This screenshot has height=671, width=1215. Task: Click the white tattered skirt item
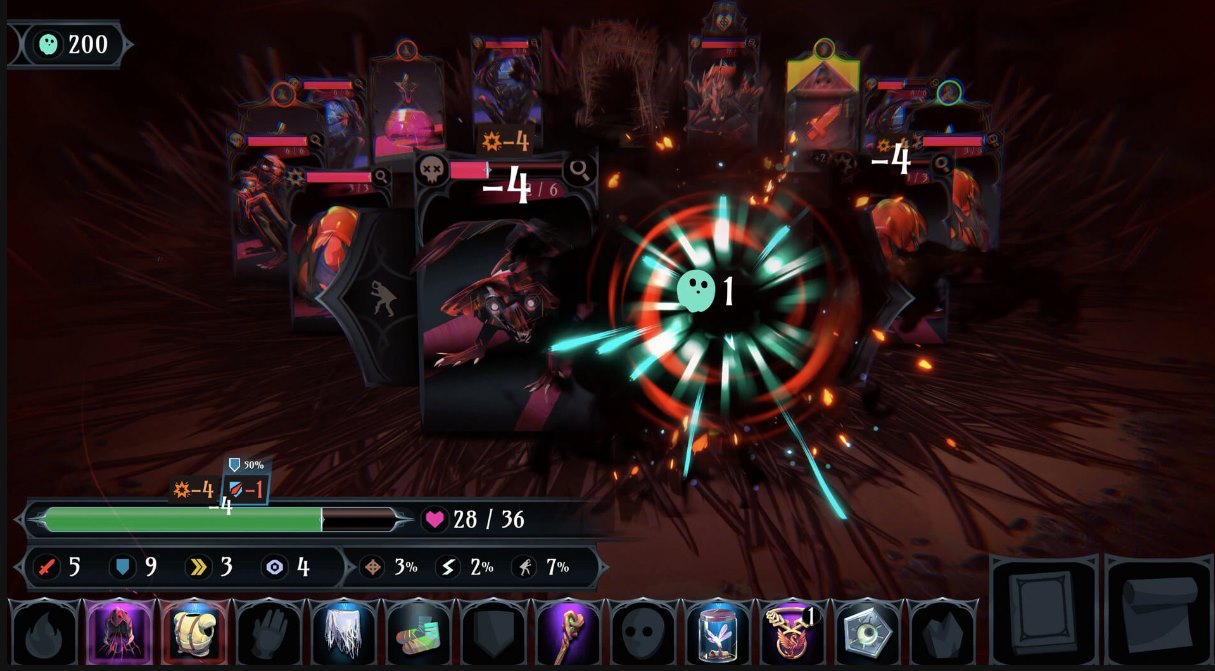pyautogui.click(x=345, y=632)
